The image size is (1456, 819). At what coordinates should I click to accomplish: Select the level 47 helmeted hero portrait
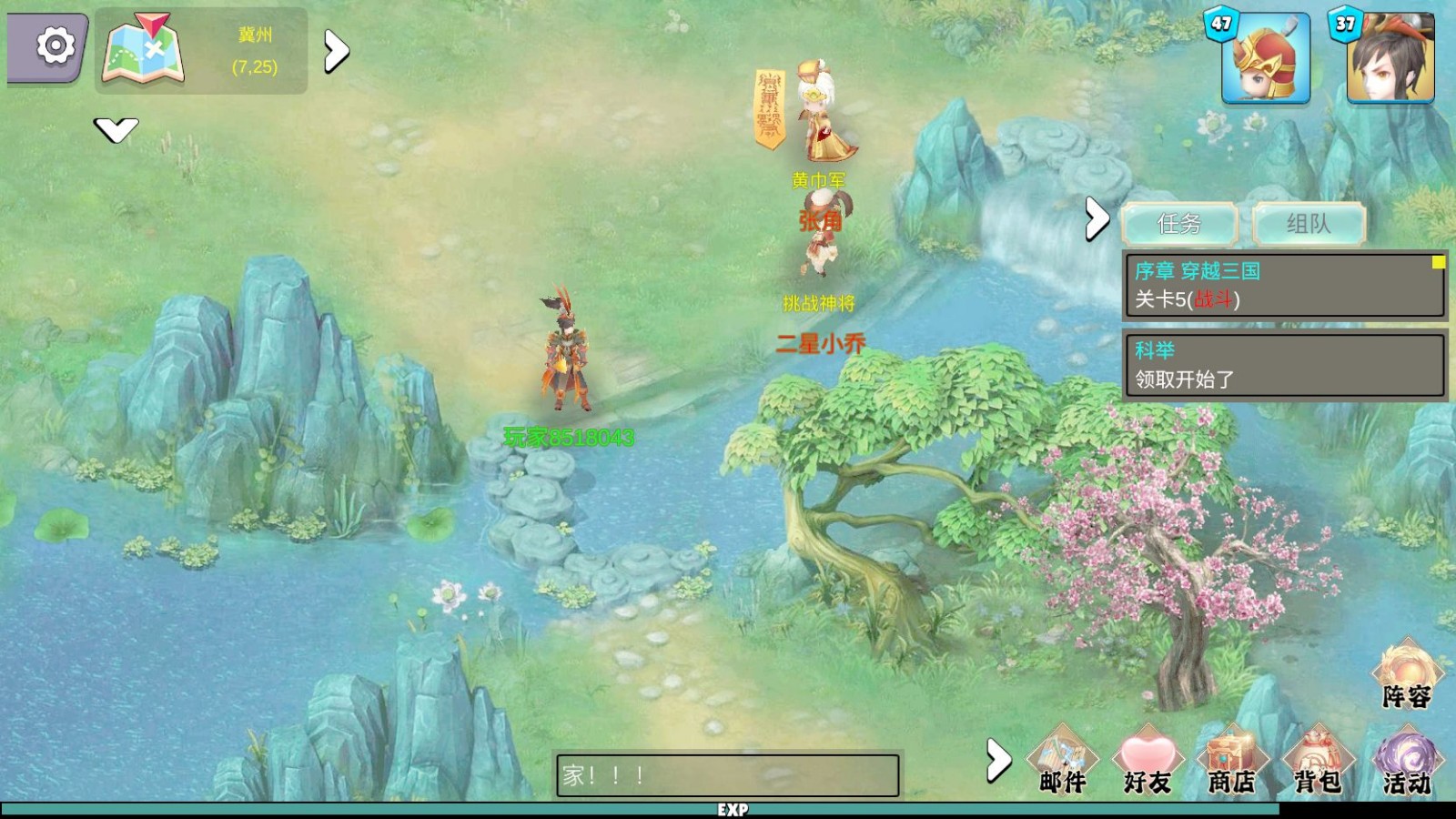coord(1265,59)
